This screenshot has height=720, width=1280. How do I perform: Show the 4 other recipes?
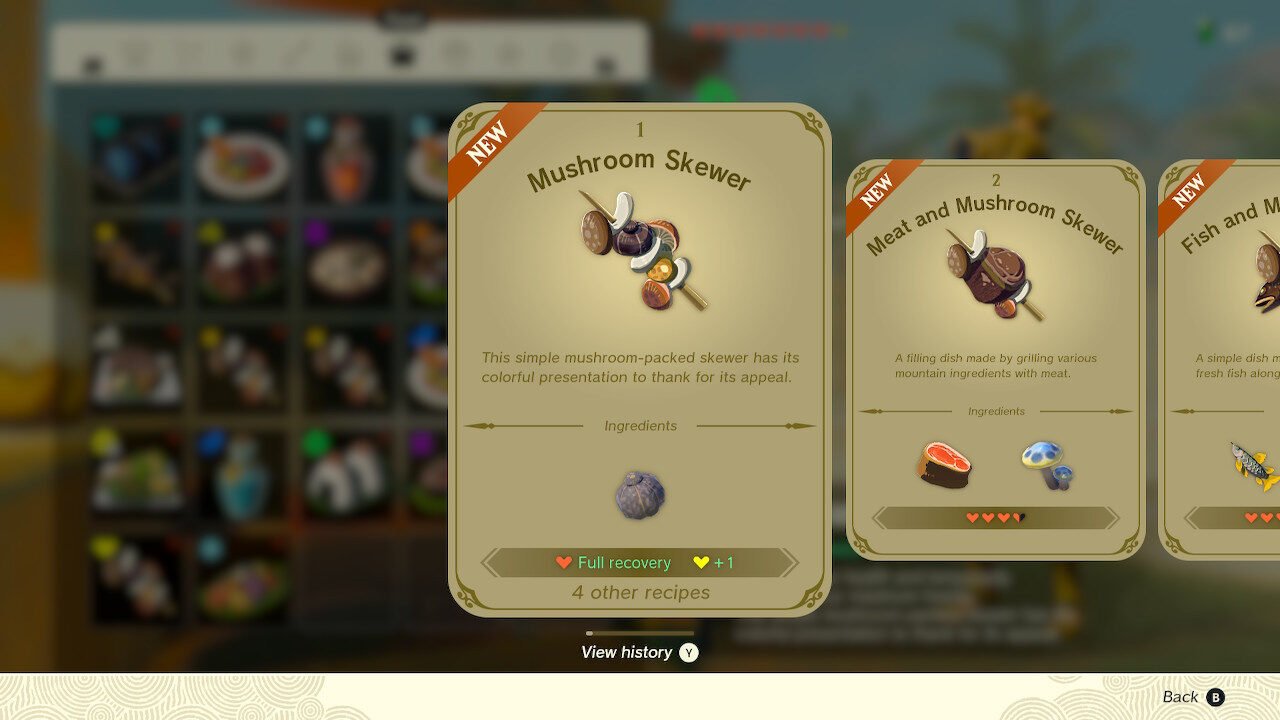pos(640,593)
